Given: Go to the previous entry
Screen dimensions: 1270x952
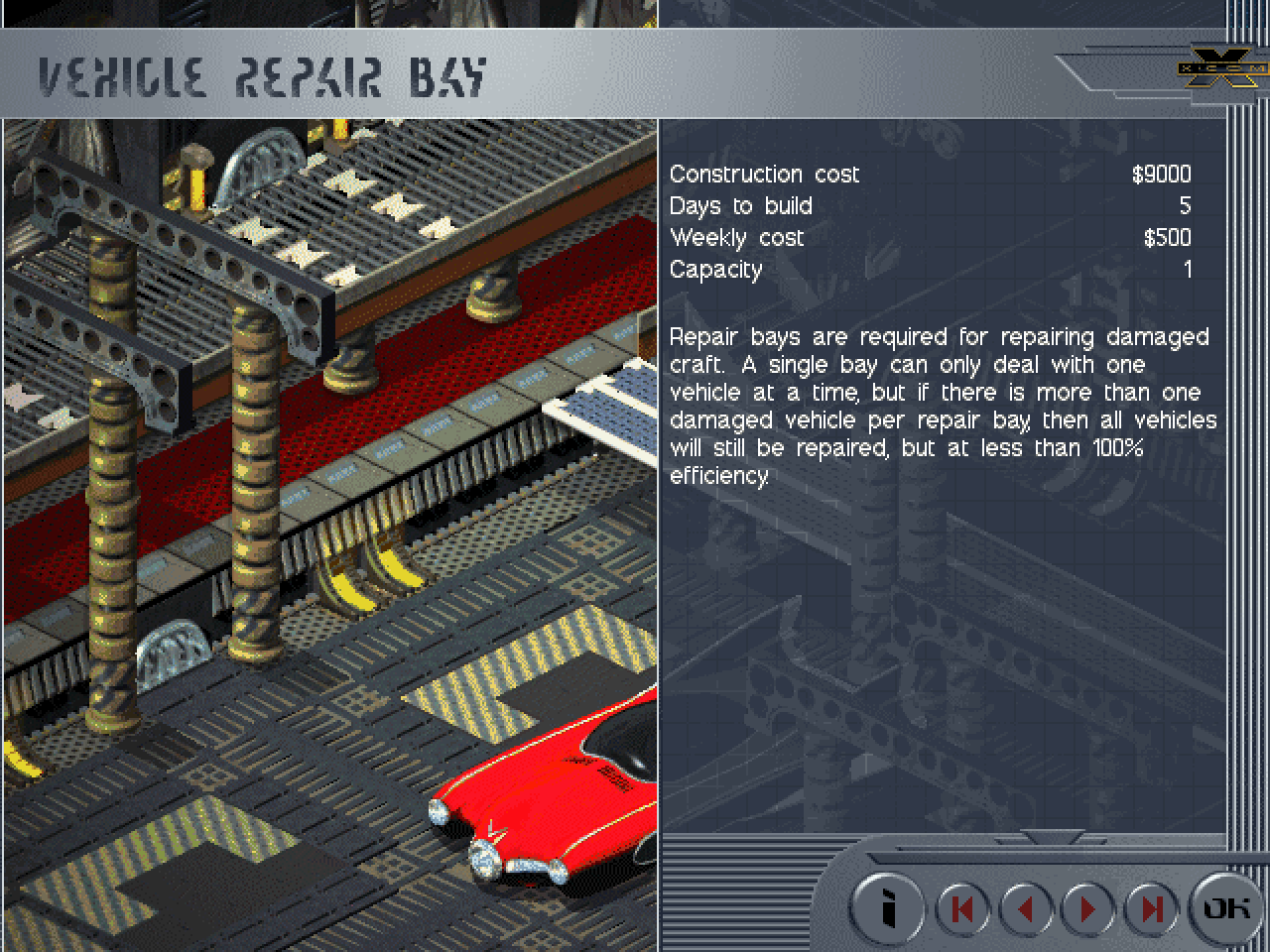Looking at the screenshot, I should pos(1025,908).
